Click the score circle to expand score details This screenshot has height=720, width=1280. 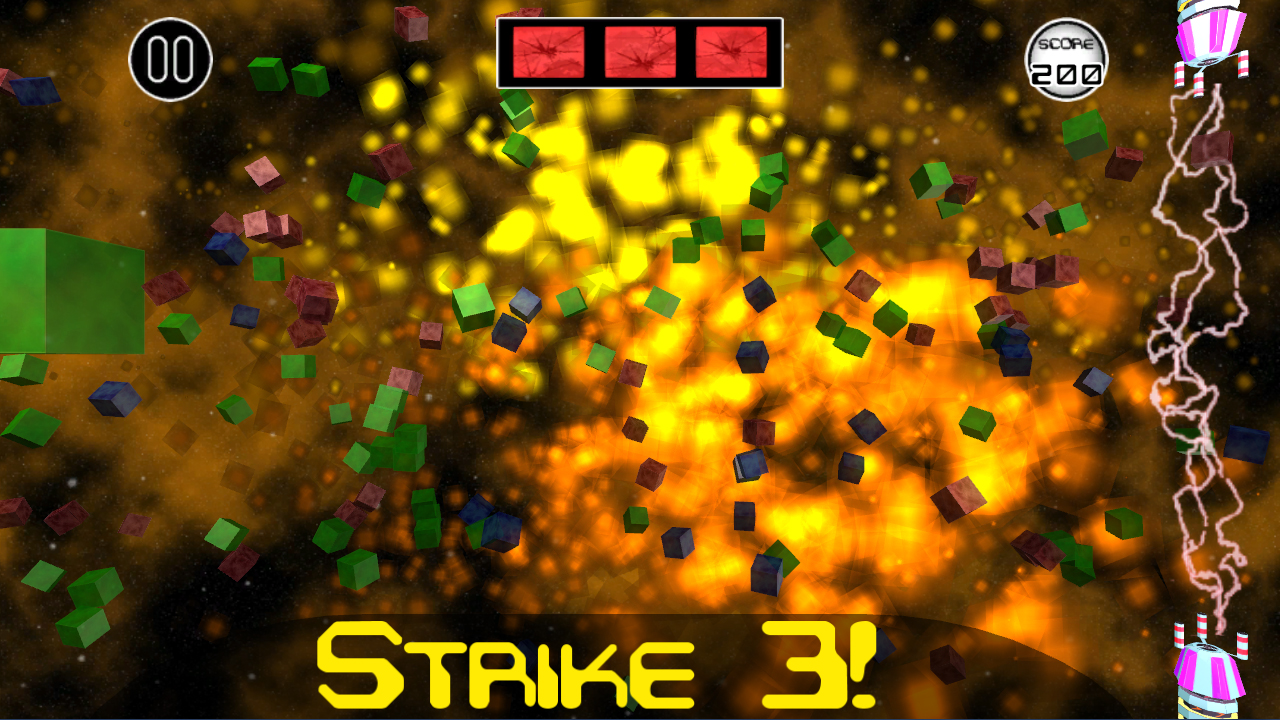(x=1066, y=58)
